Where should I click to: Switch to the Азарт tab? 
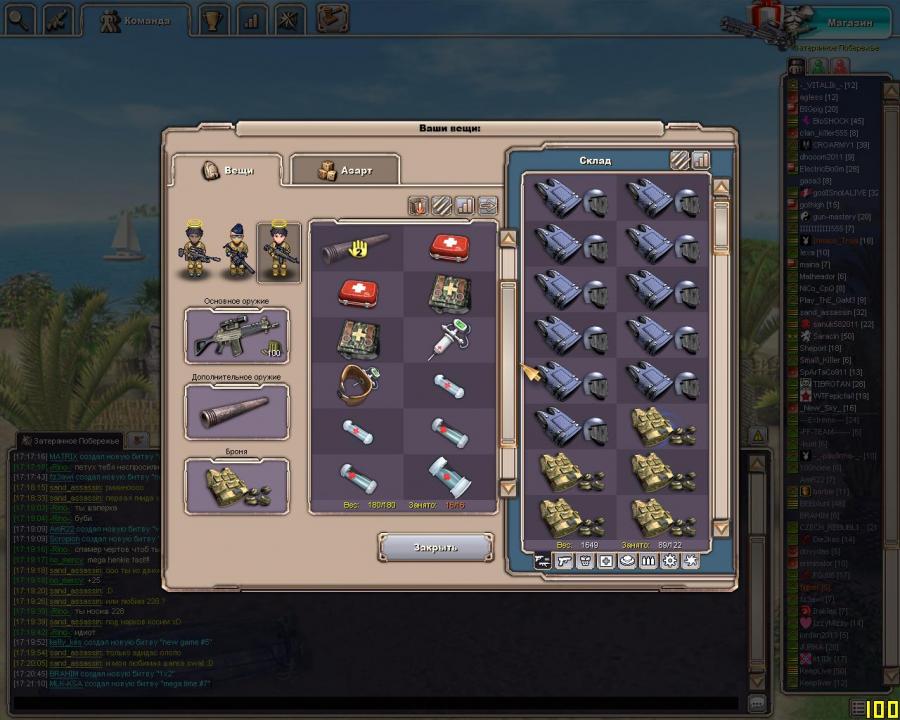point(345,170)
